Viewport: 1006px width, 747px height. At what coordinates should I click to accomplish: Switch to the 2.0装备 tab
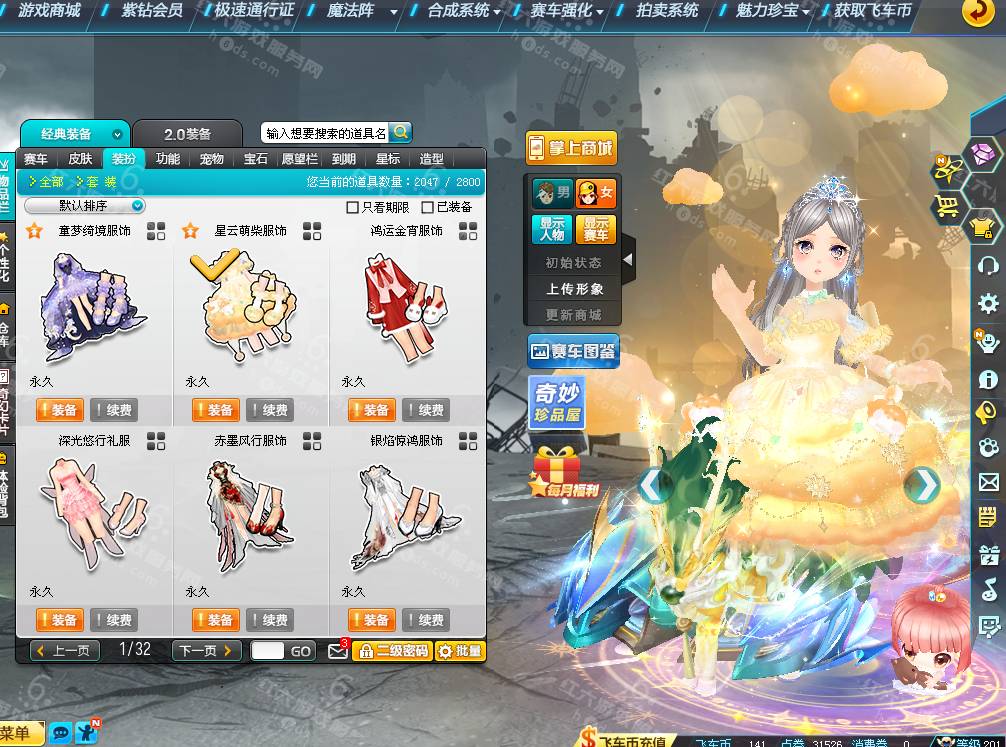click(x=187, y=134)
